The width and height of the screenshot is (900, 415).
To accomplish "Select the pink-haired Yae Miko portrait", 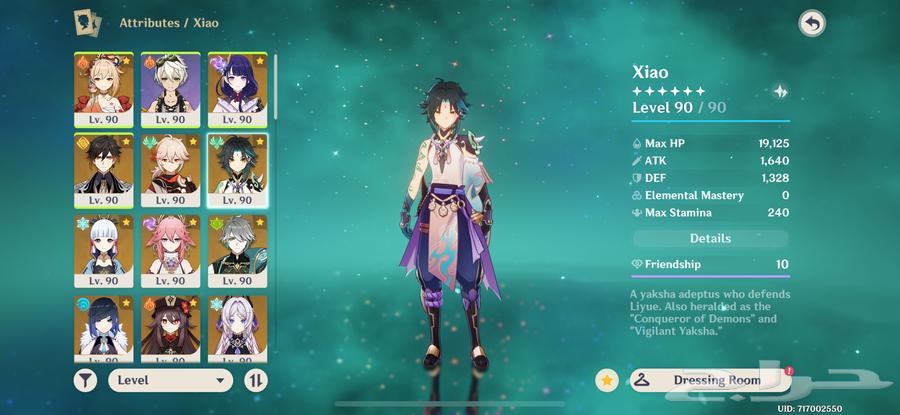I will tap(170, 250).
